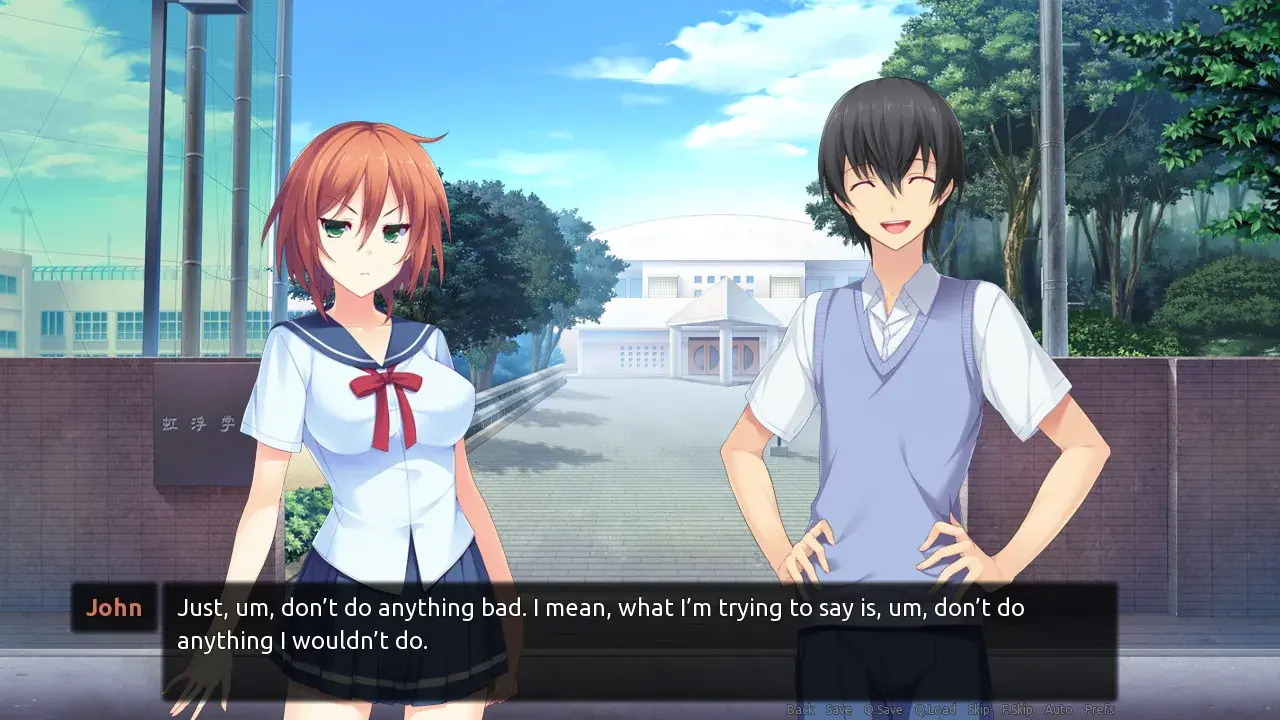Toggle Auto advance mode

click(x=1058, y=710)
